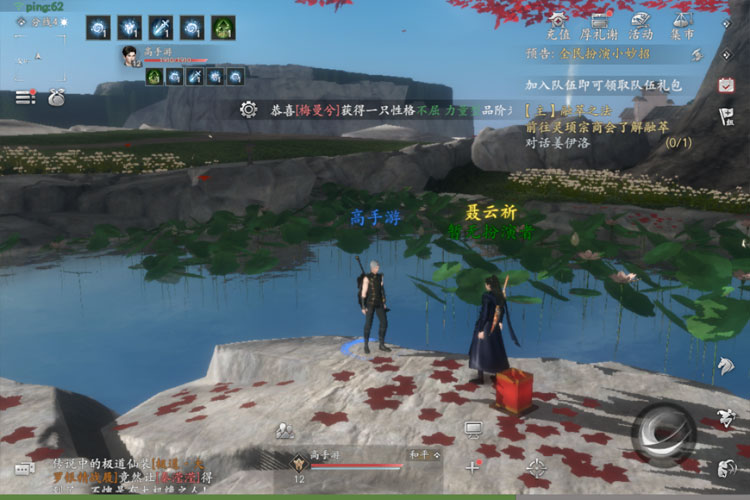Open the team flag icon
The height and width of the screenshot is (500, 750).
point(726,117)
